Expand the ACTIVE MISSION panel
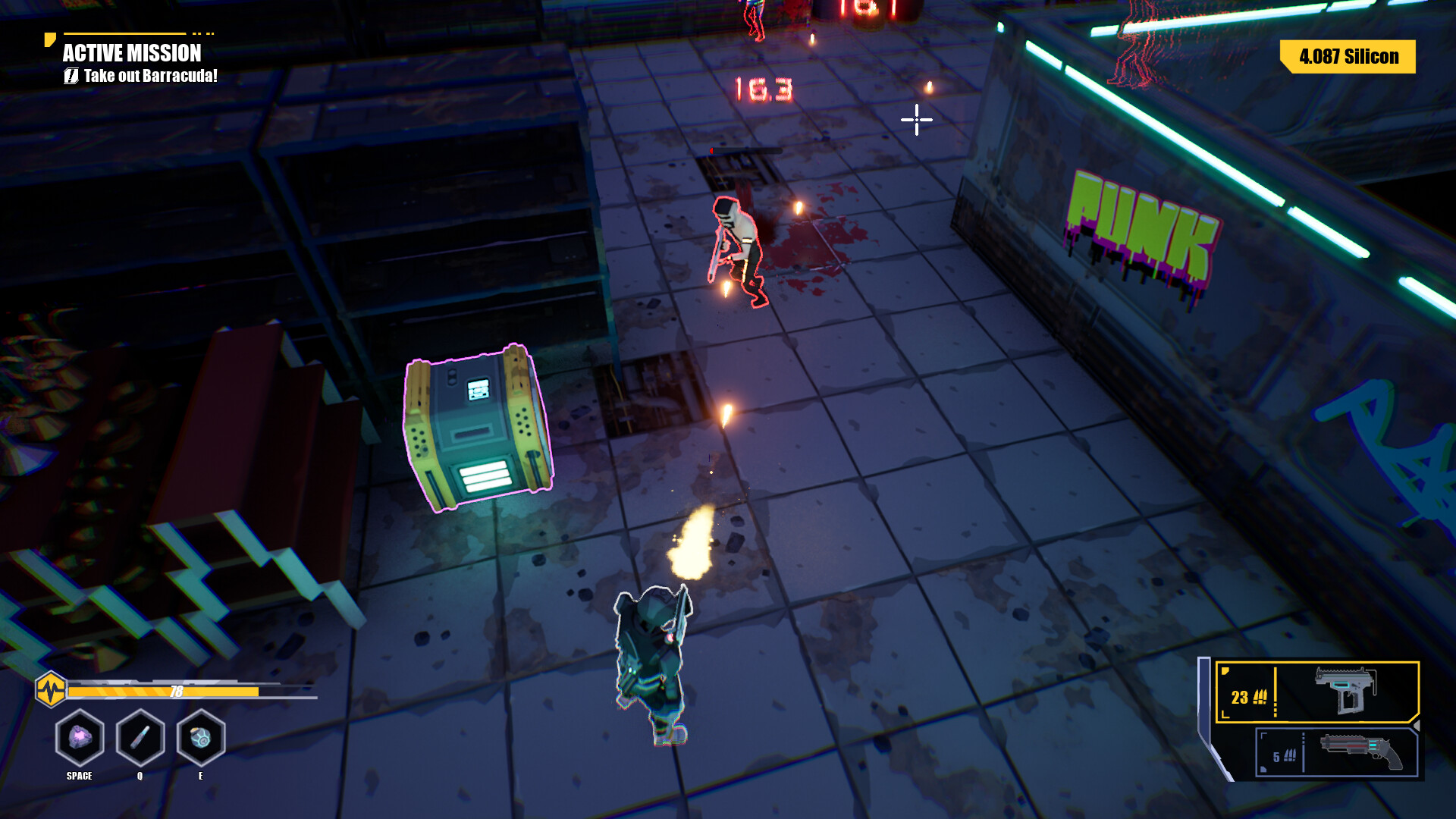 click(x=132, y=54)
